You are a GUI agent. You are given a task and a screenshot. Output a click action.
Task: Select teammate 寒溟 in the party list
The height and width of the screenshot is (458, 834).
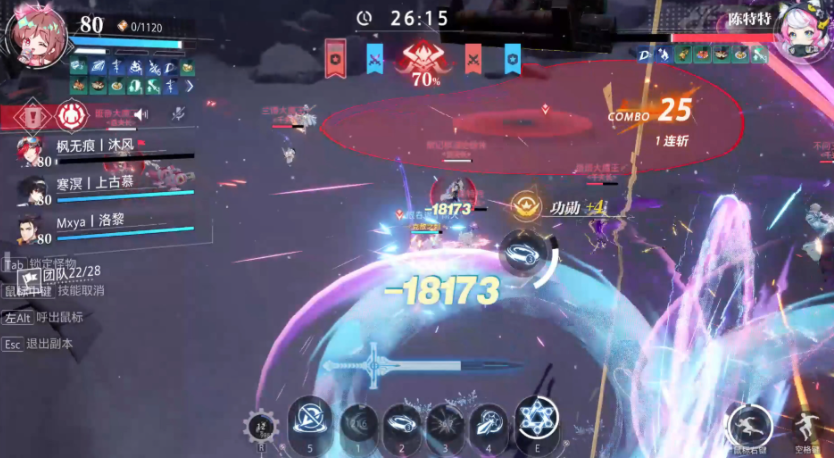pos(94,183)
